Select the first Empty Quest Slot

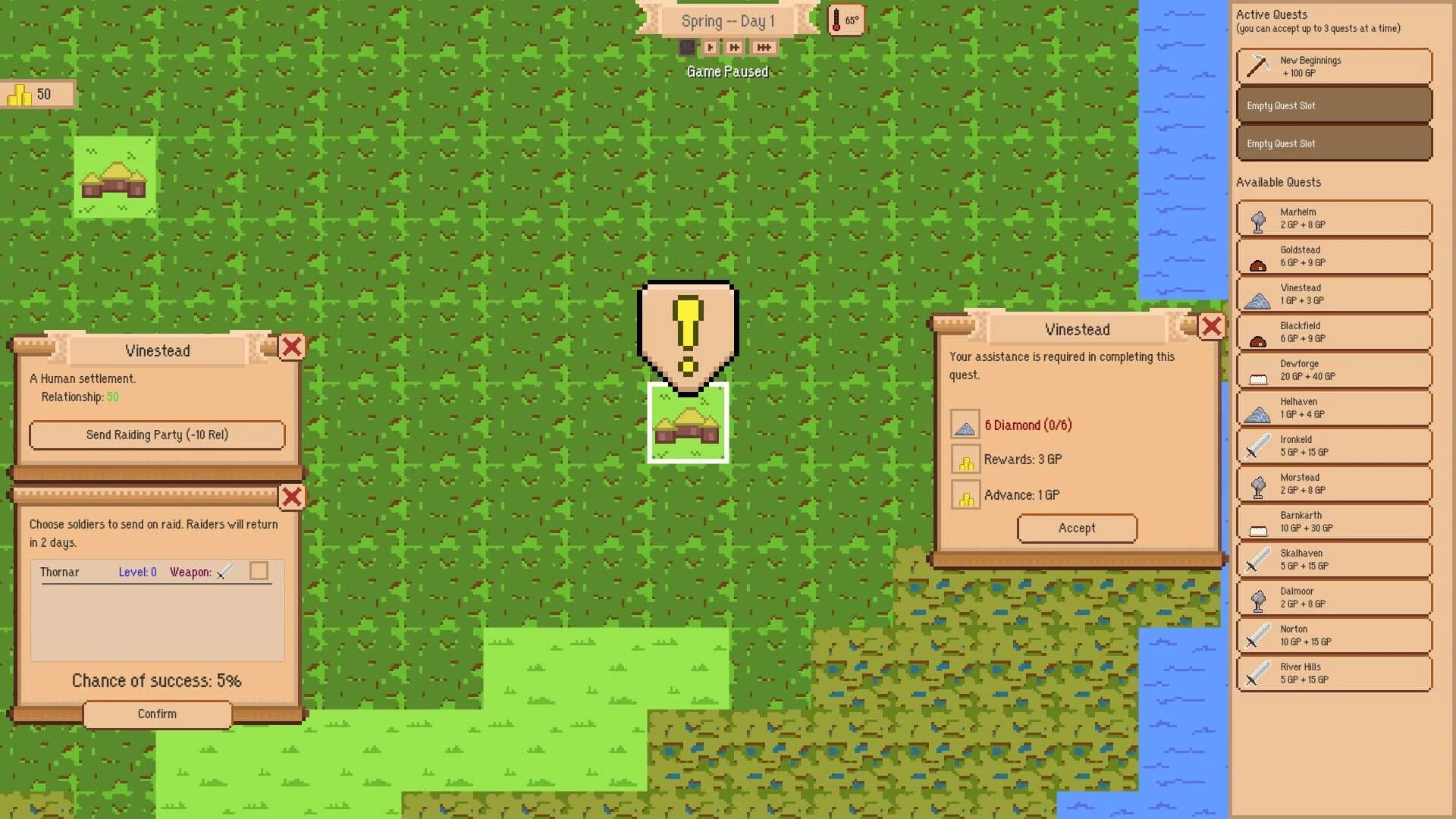1333,105
